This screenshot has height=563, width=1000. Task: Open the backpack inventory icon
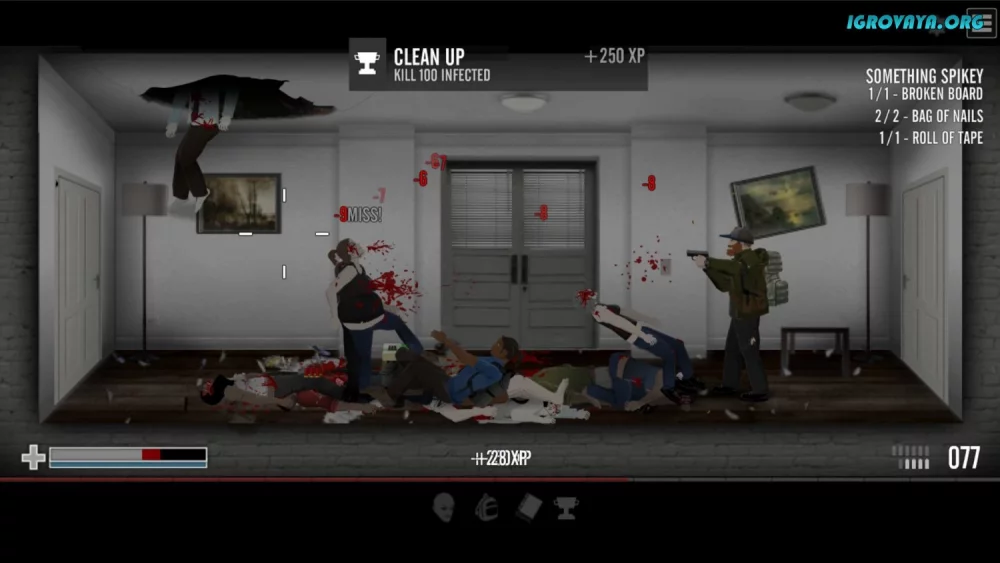tap(486, 507)
